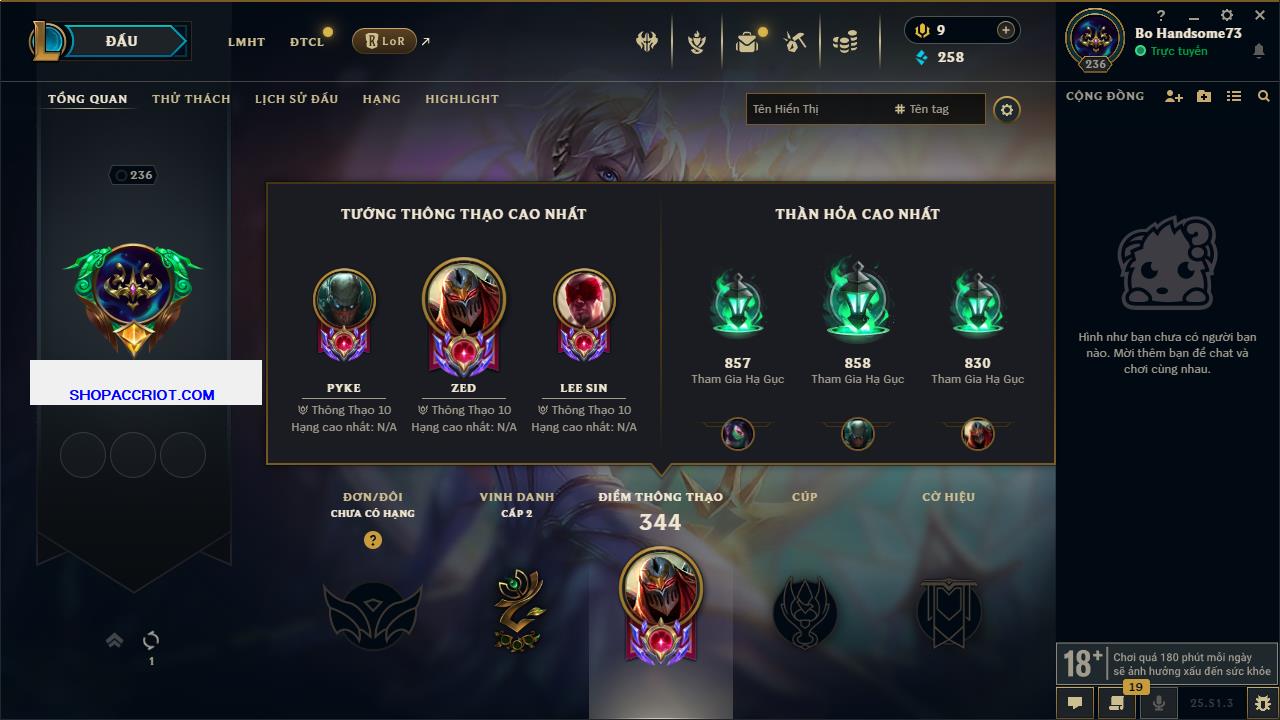
Task: Show the HIGHLIGHT tab
Action: point(461,99)
